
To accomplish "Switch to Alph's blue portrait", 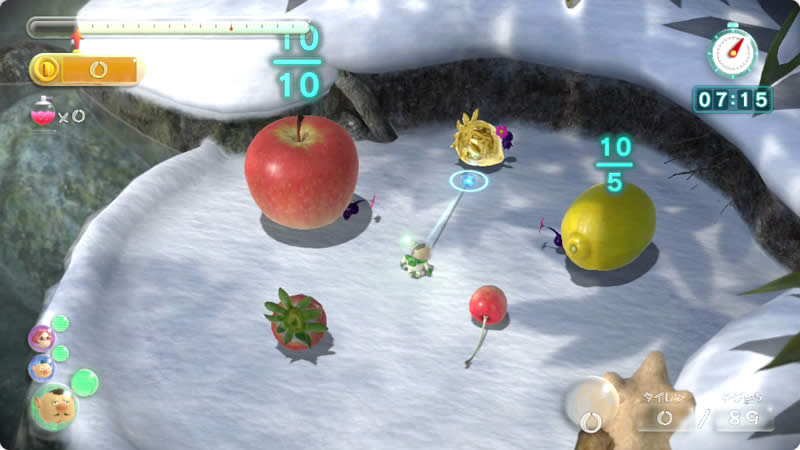I will point(42,367).
